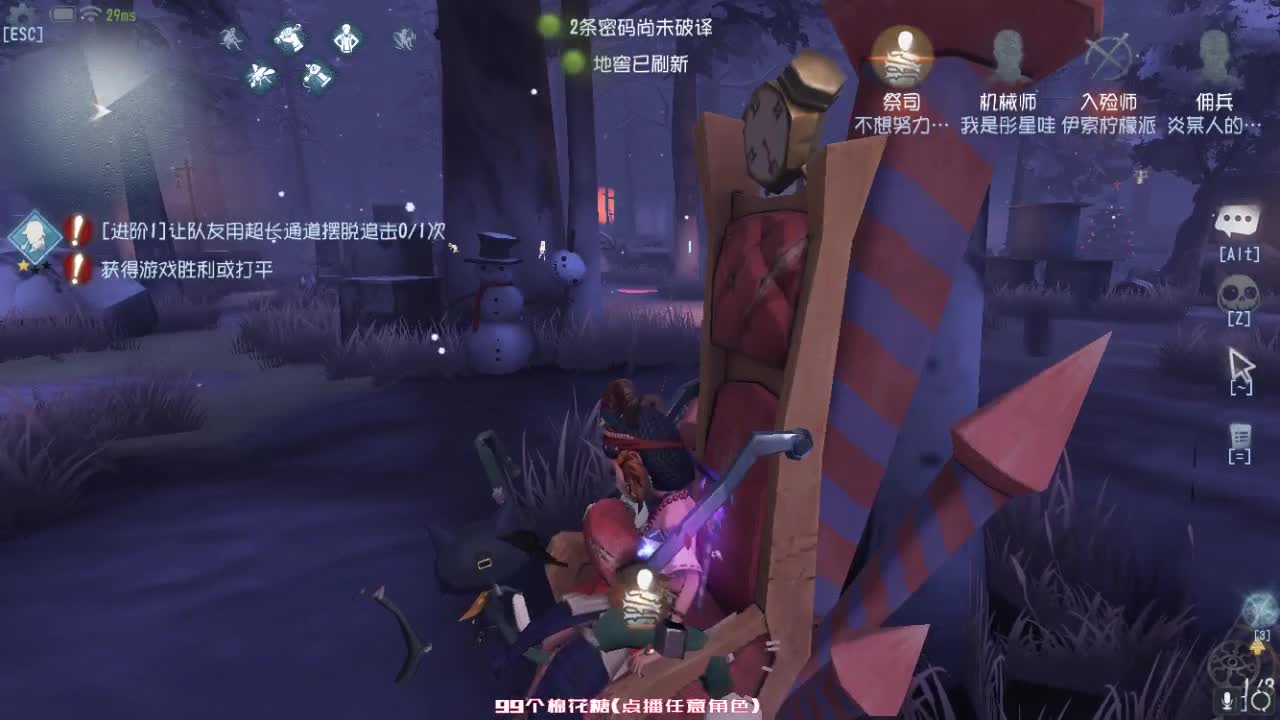The height and width of the screenshot is (720, 1280).
Task: Expand the yellow arrow above ability slot
Action: click(x=1257, y=647)
